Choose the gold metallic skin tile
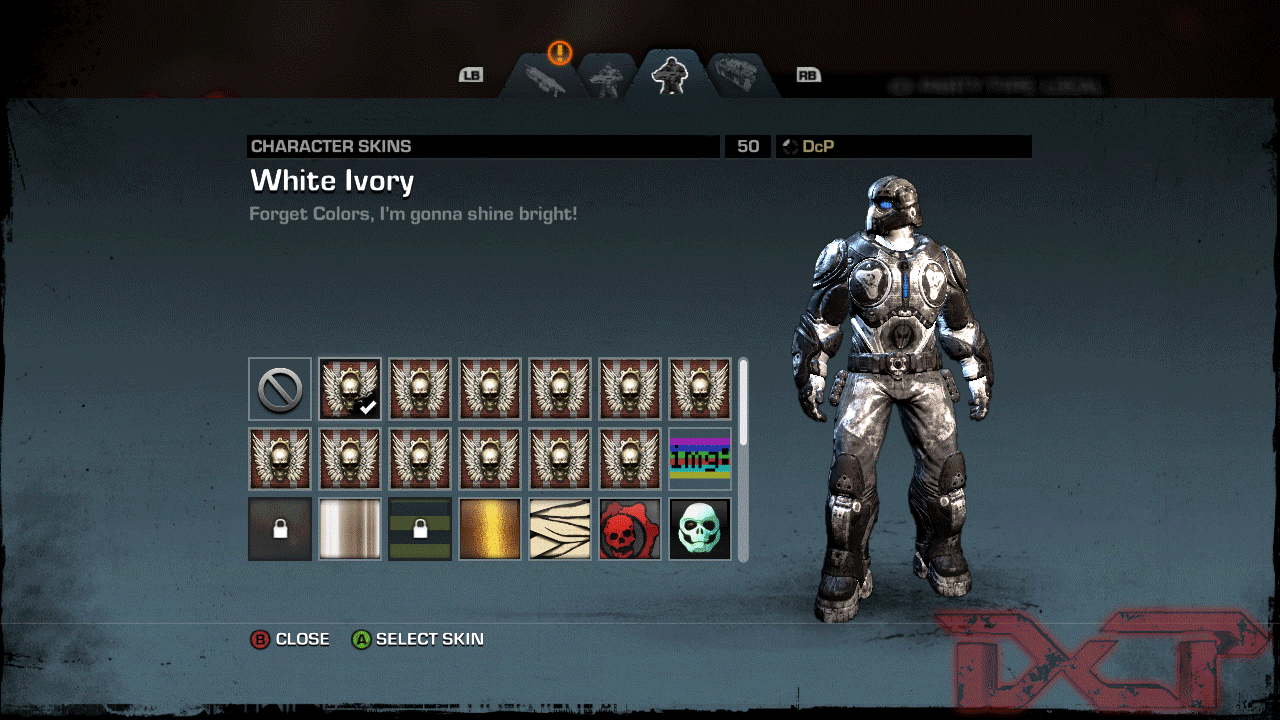1280x720 pixels. pyautogui.click(x=490, y=529)
